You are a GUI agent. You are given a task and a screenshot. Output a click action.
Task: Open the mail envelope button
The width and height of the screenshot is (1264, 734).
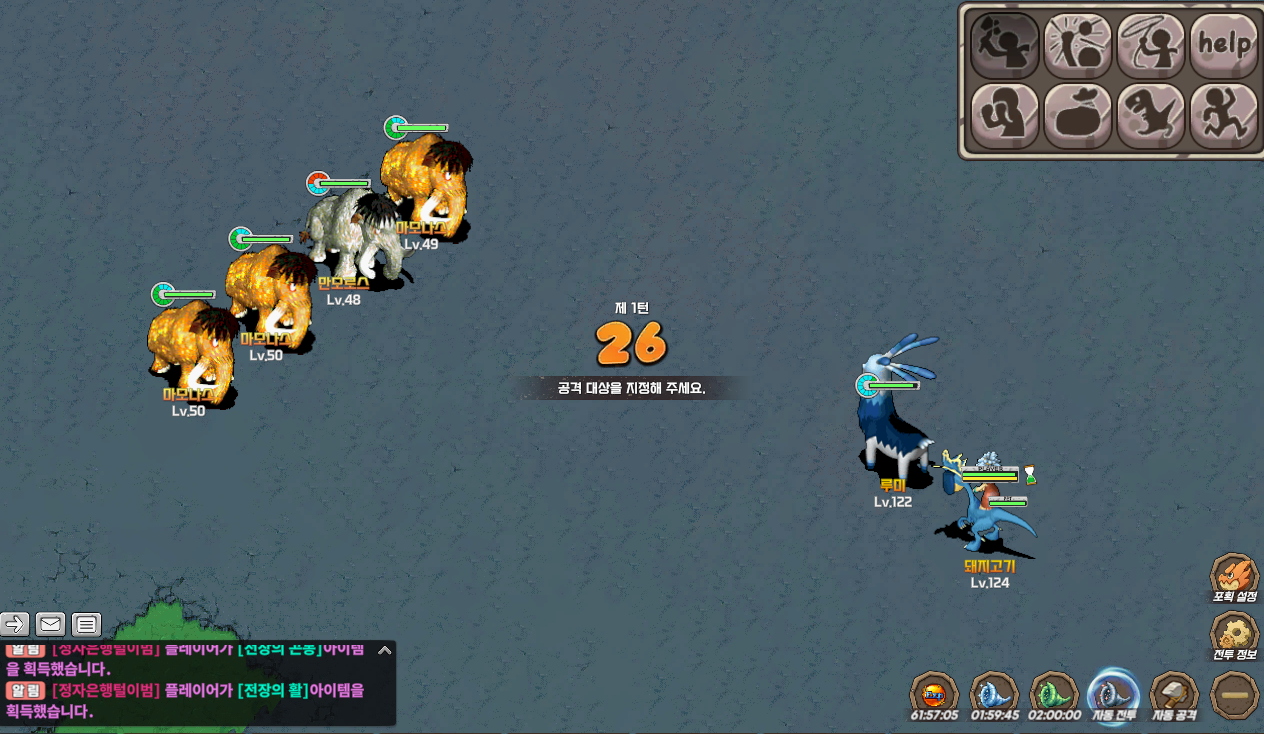pyautogui.click(x=51, y=625)
